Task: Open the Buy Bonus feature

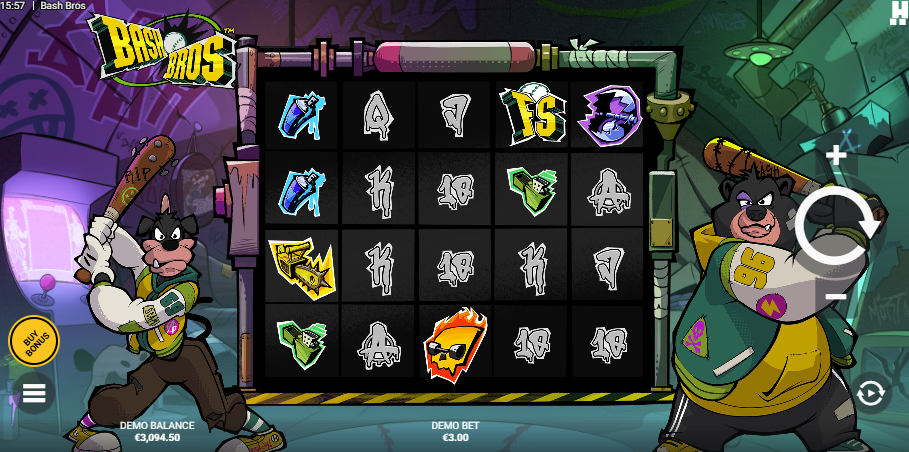Action: point(34,341)
